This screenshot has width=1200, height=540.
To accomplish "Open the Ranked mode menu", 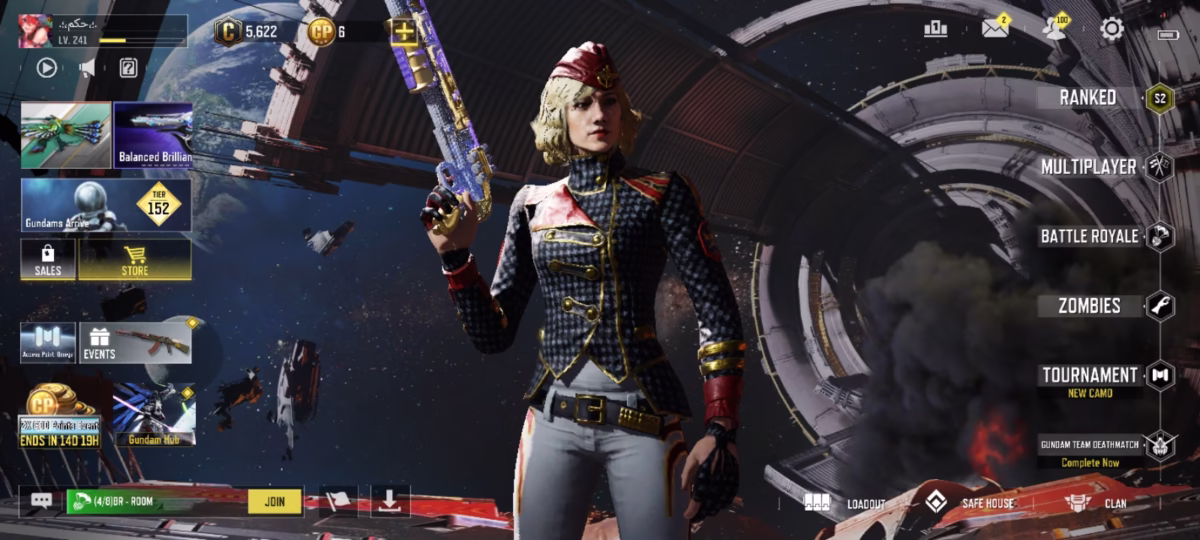I will [1088, 98].
